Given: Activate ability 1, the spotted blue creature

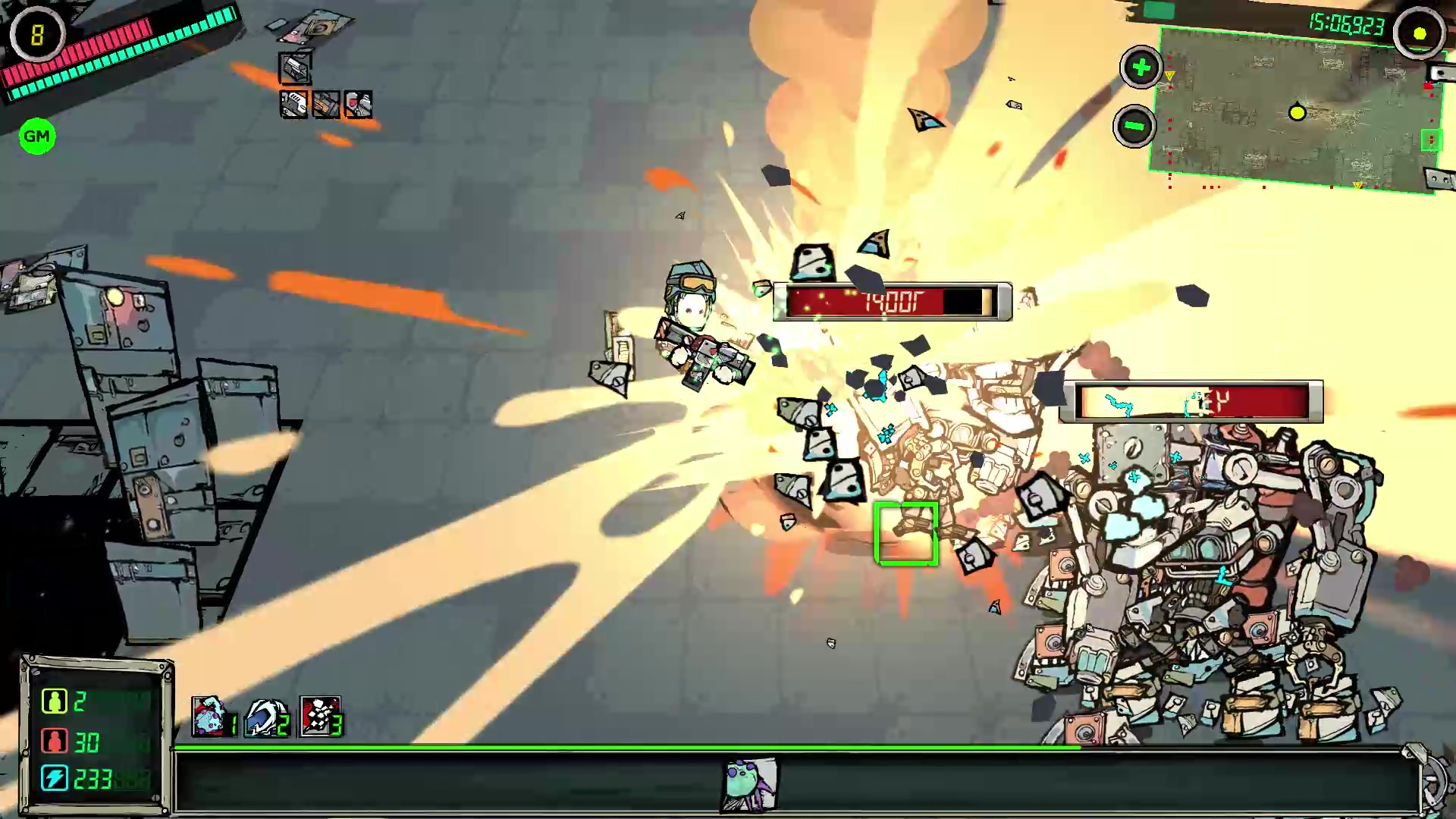Looking at the screenshot, I should 209,717.
